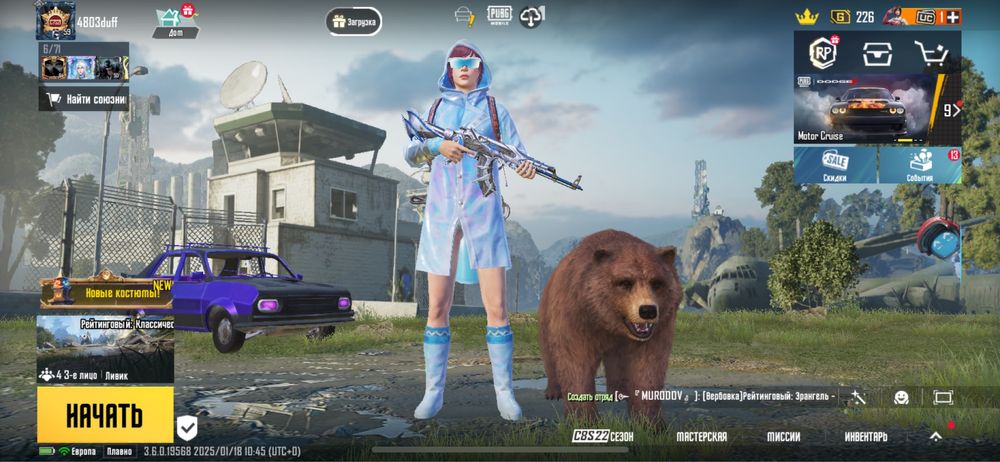Change the ranked classic mode selection
The height and width of the screenshot is (462, 1000).
[105, 338]
